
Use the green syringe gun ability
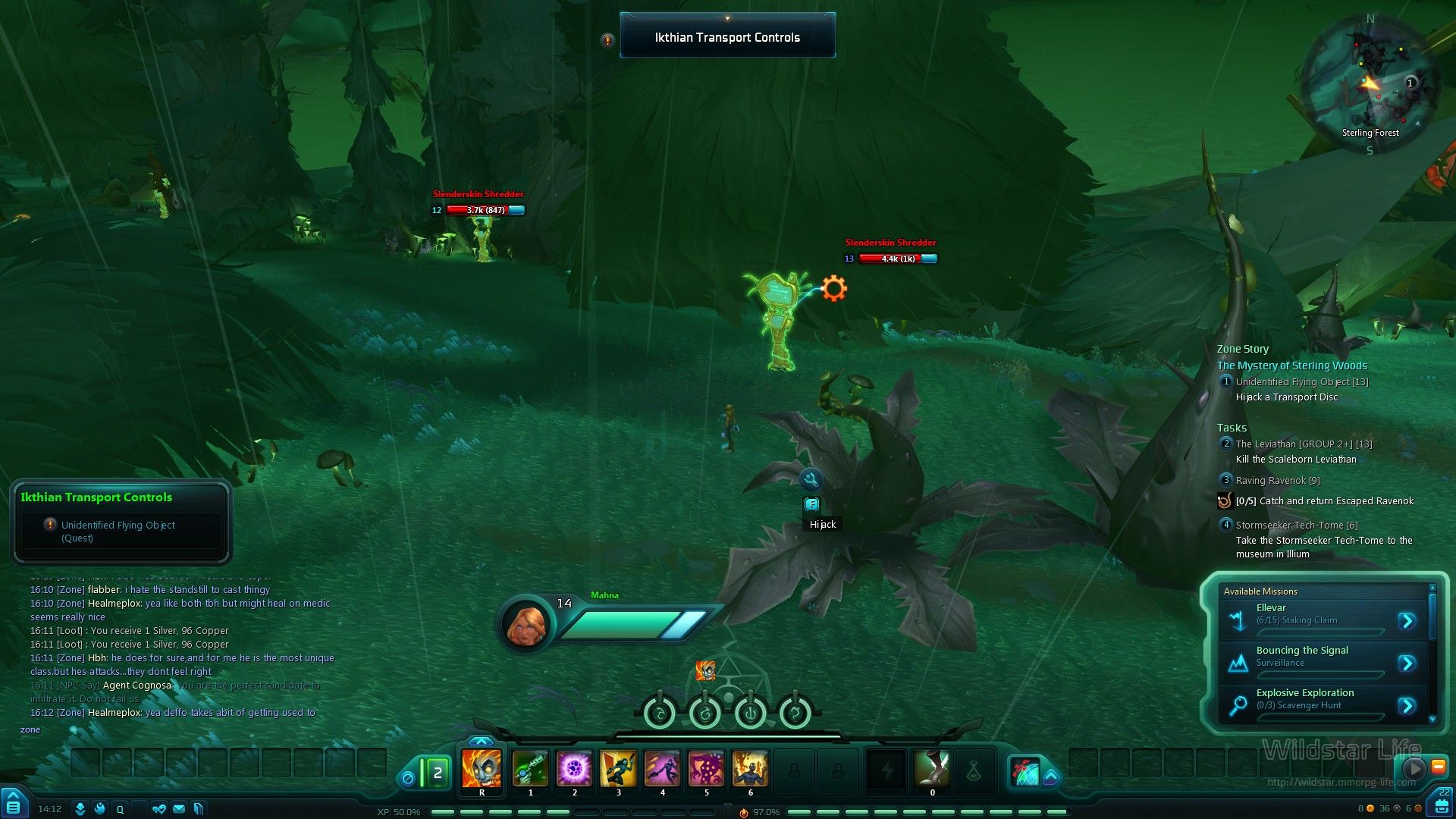[530, 769]
